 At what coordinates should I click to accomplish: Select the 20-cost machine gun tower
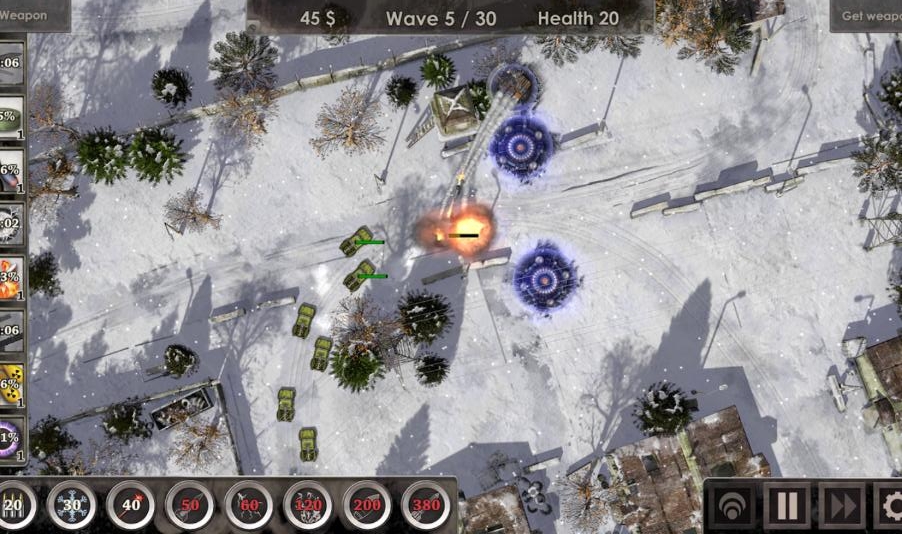point(14,506)
